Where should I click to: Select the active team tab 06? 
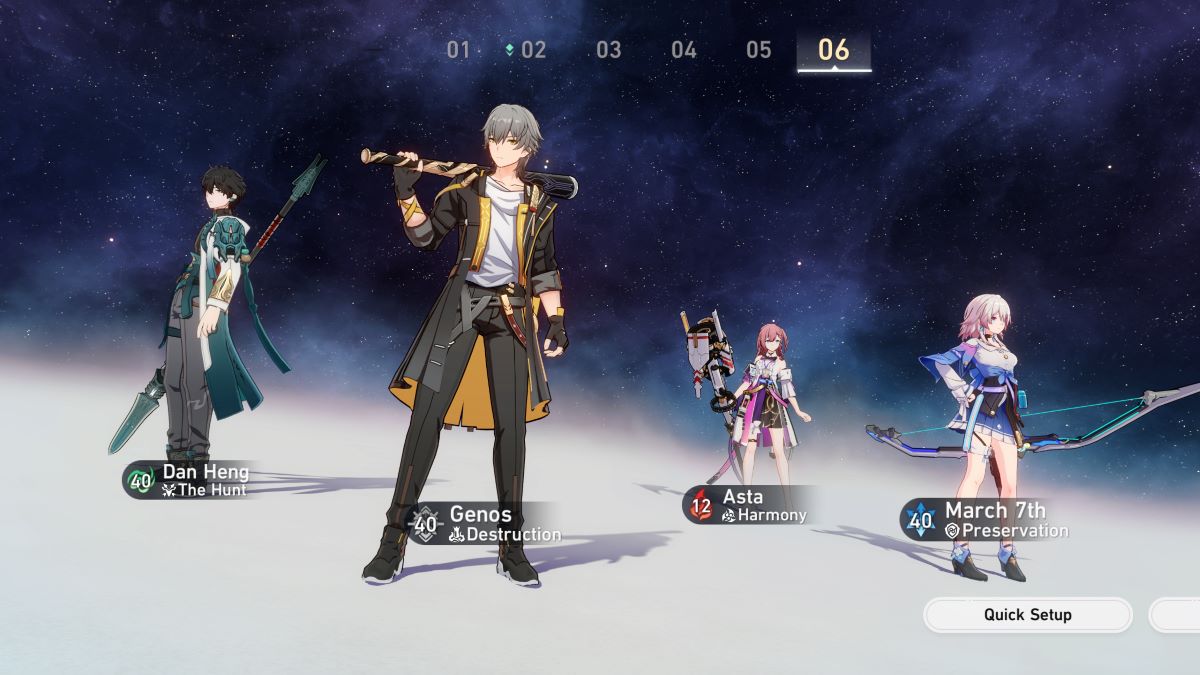tap(833, 50)
